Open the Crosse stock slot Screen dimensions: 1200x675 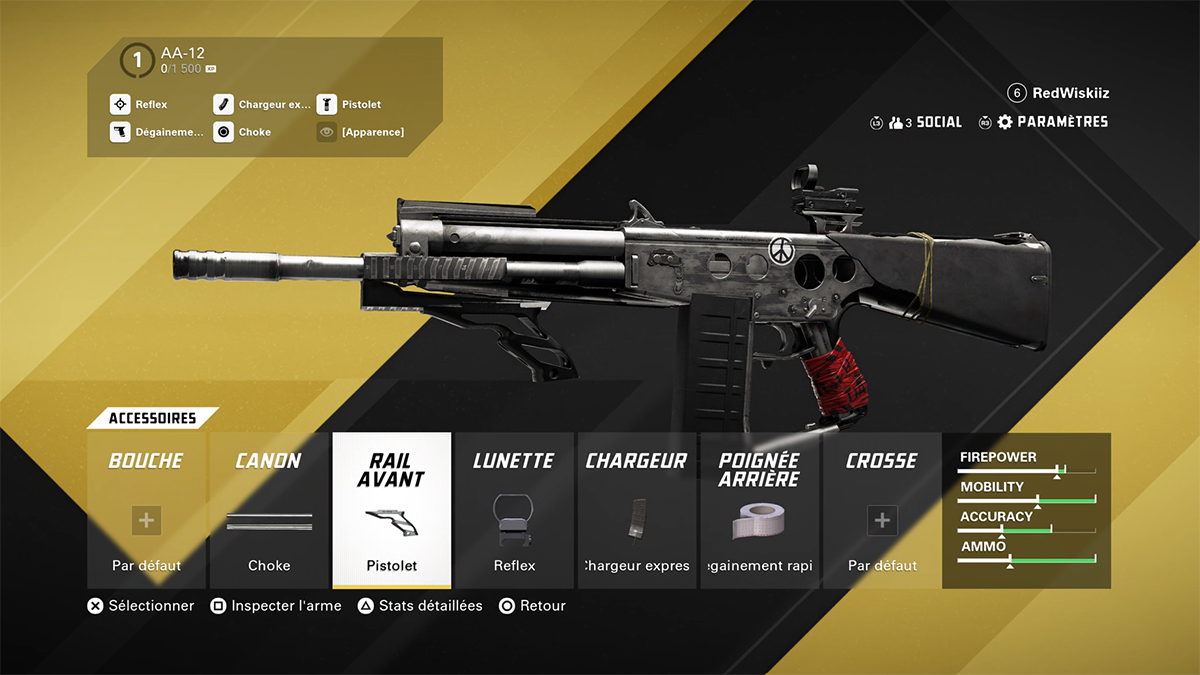tap(882, 511)
